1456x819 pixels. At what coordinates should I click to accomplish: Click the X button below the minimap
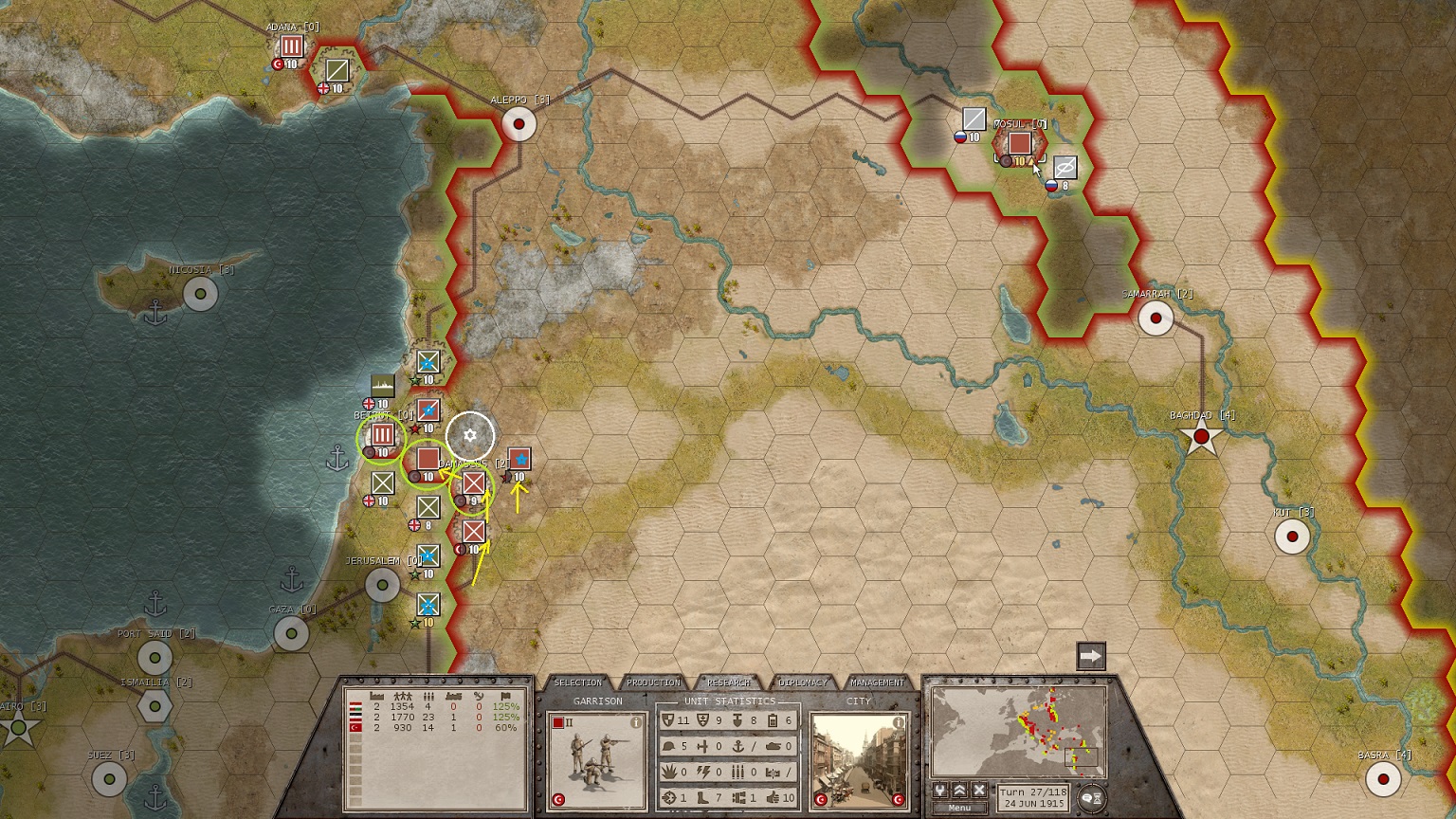[x=979, y=790]
